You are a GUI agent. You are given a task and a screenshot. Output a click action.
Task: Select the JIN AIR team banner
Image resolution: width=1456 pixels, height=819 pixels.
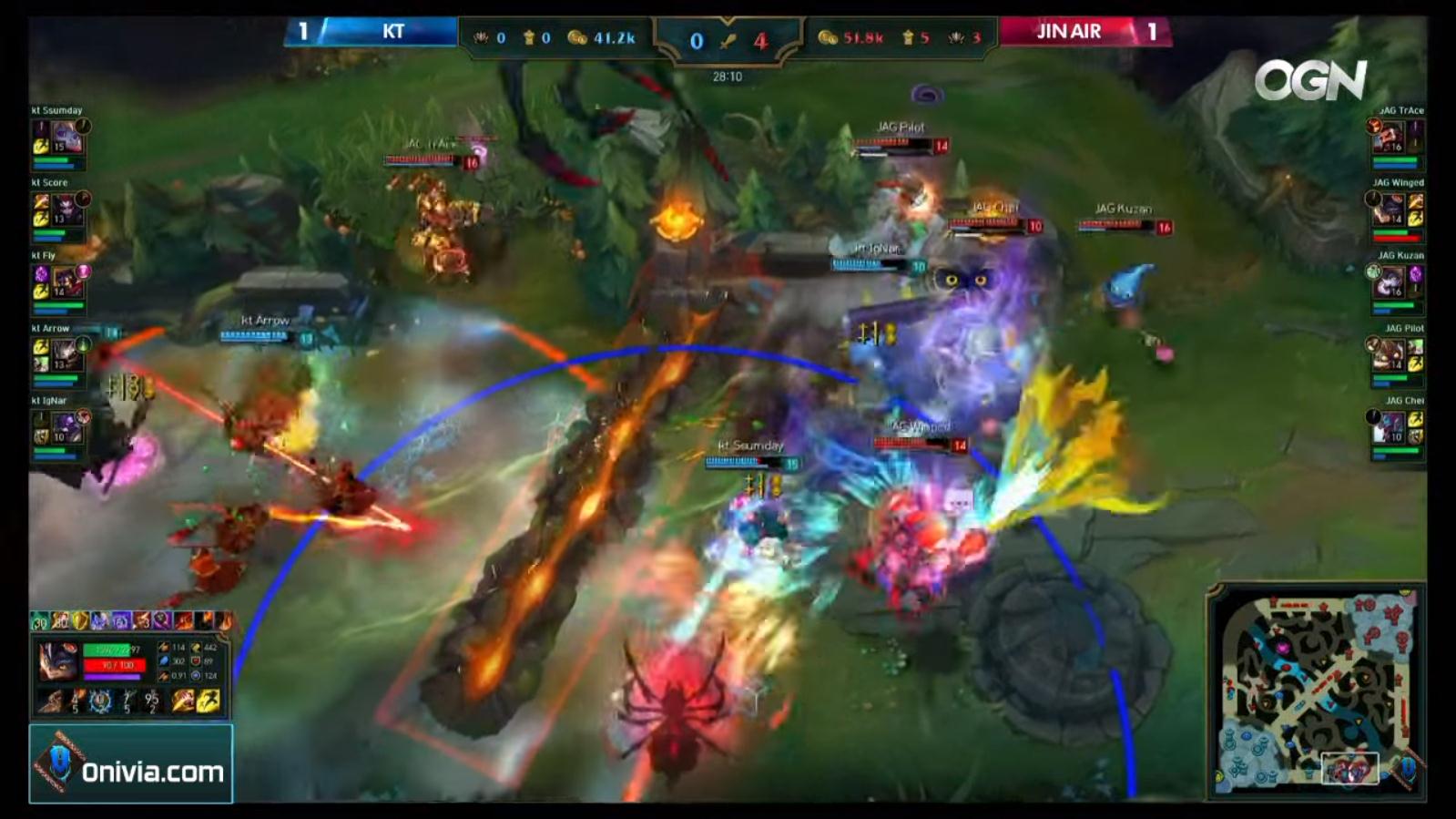[1068, 30]
